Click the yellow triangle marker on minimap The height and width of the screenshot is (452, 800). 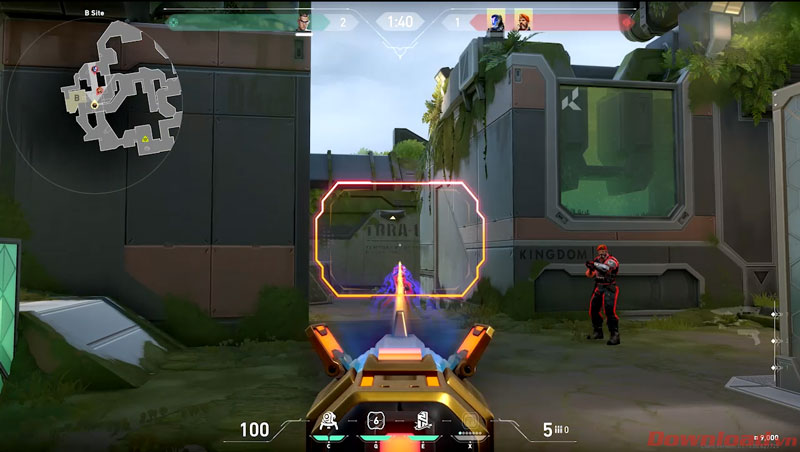point(146,138)
